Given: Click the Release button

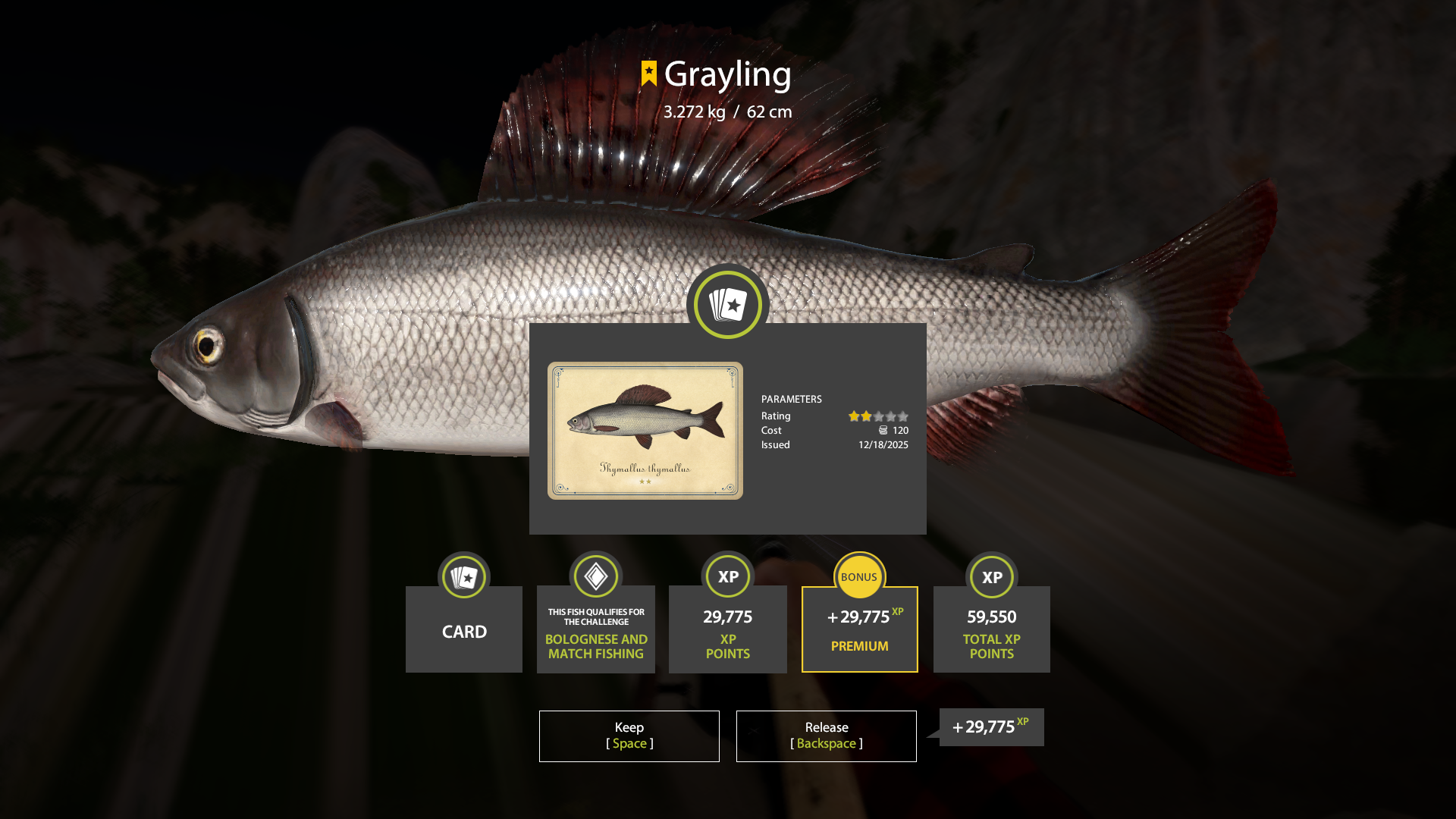Looking at the screenshot, I should [826, 736].
